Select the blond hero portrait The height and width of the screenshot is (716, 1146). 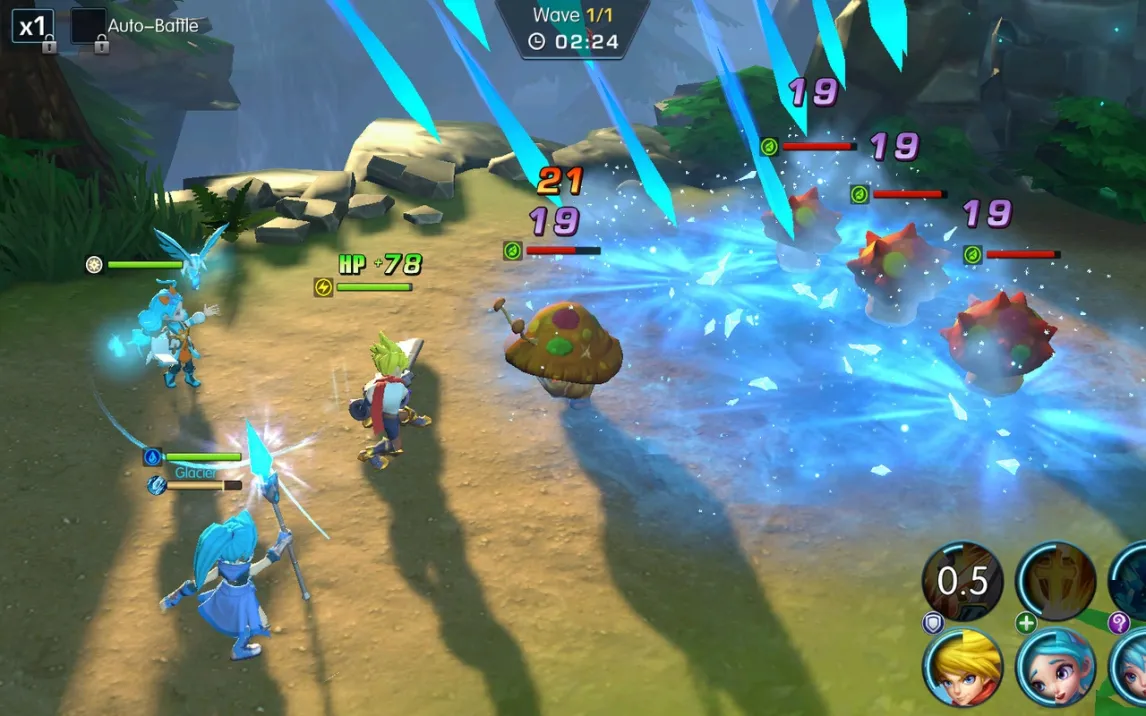click(x=963, y=668)
